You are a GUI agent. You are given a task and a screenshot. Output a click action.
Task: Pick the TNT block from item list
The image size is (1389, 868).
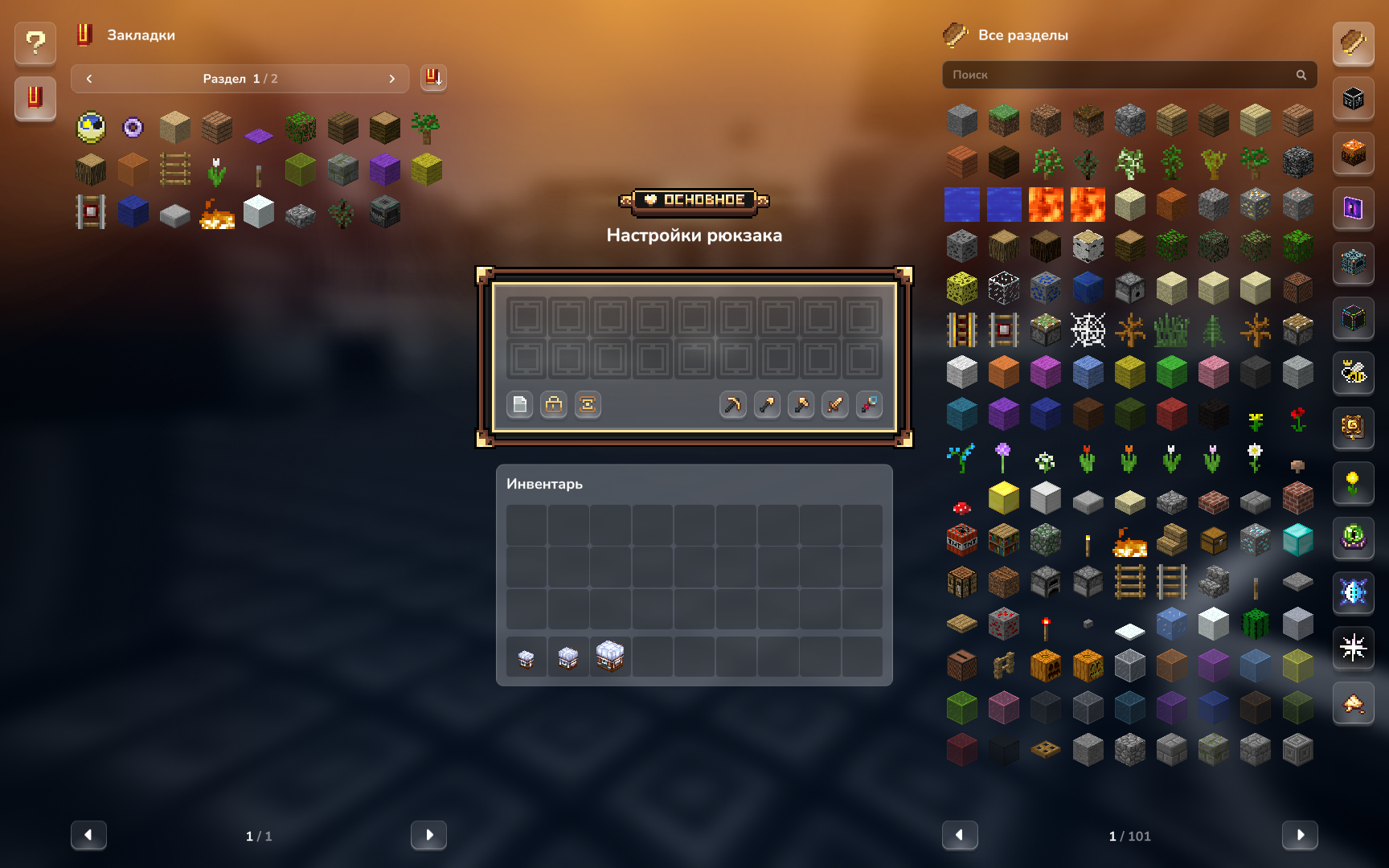[962, 540]
